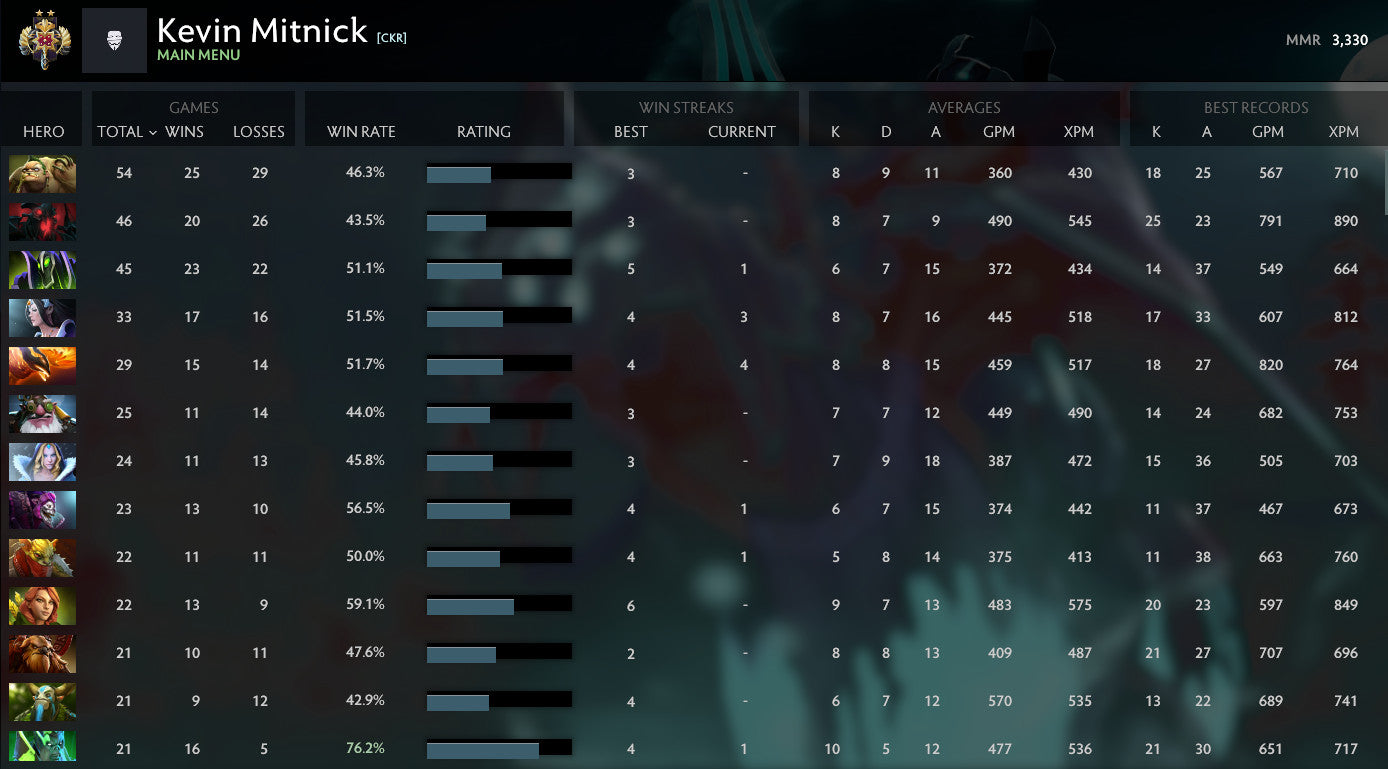Sort by the WIN RATE header

tap(361, 131)
